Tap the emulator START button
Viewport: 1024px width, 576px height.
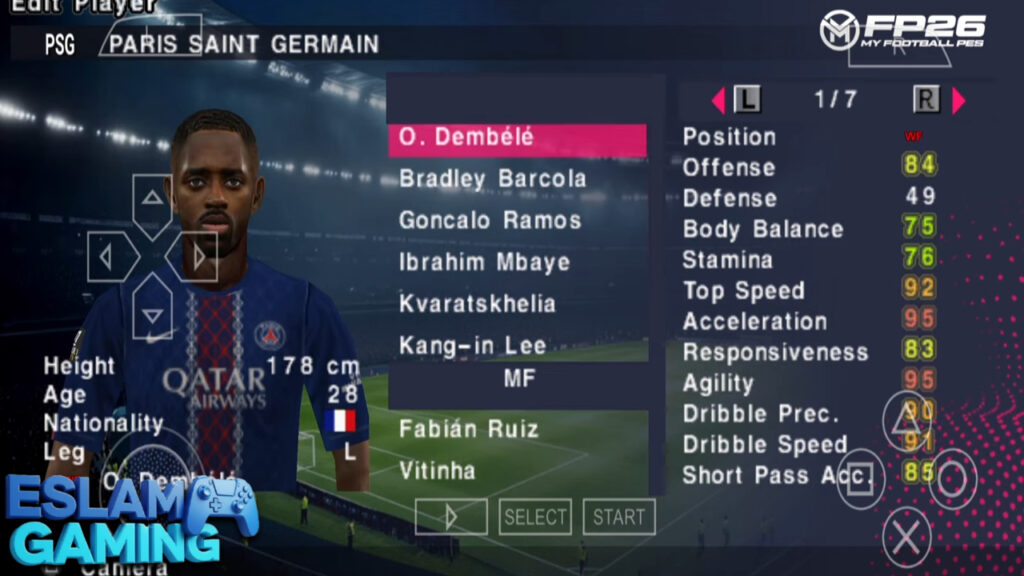pos(619,517)
